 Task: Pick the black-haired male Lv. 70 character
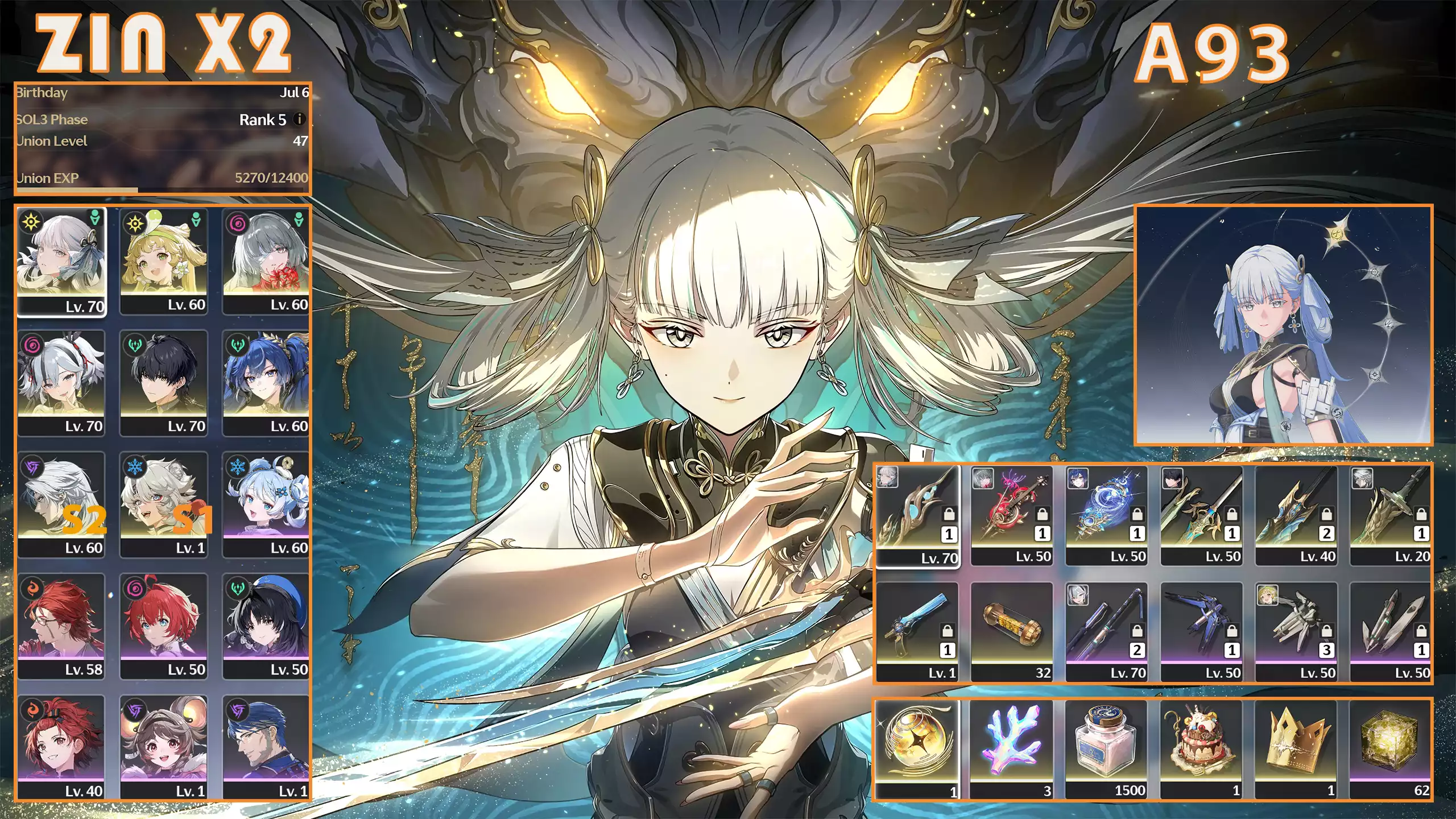coord(164,382)
